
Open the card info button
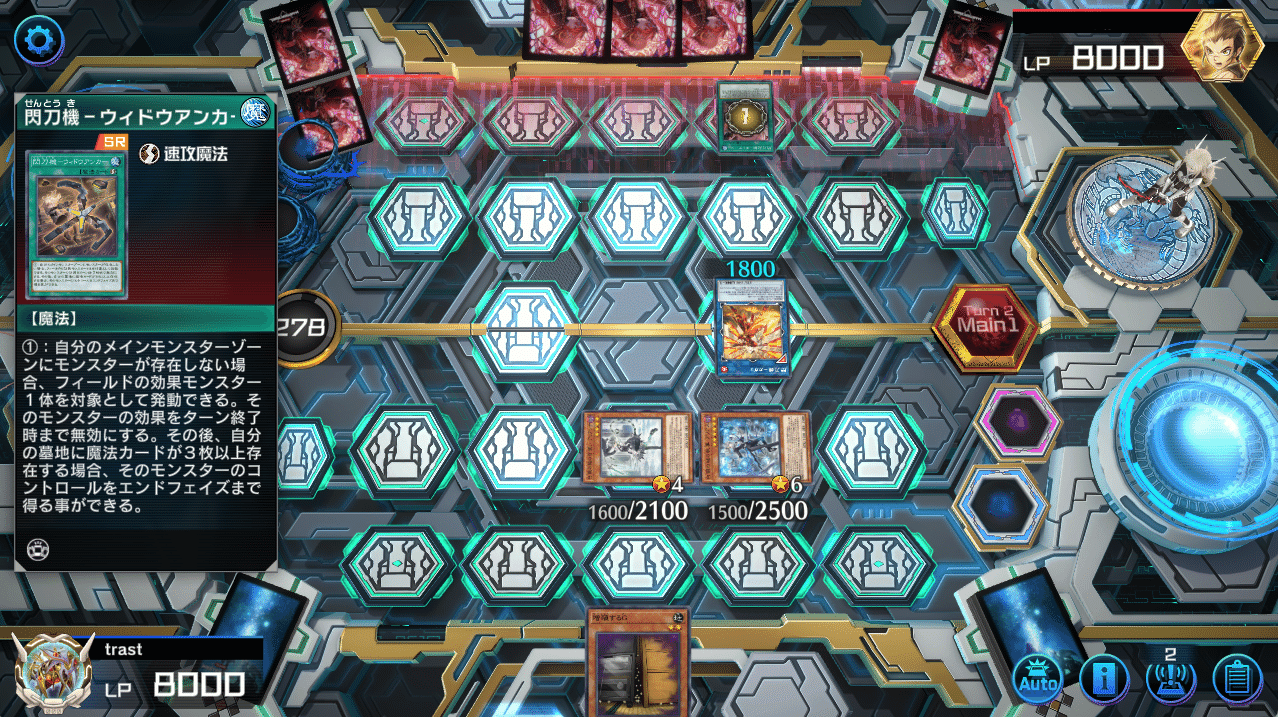coord(1103,681)
